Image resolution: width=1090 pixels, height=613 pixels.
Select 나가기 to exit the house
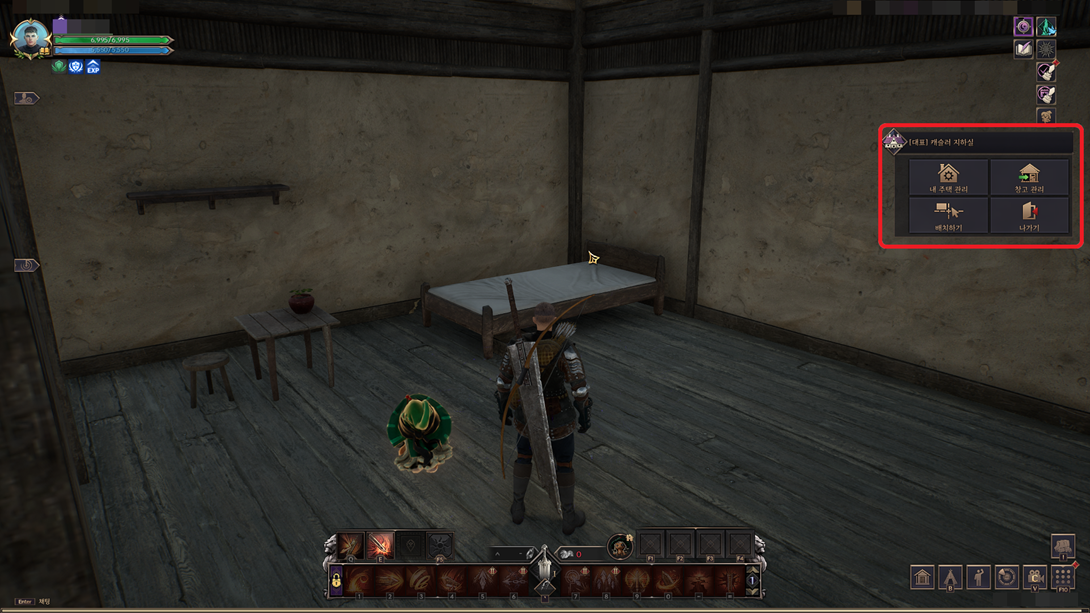(1029, 216)
